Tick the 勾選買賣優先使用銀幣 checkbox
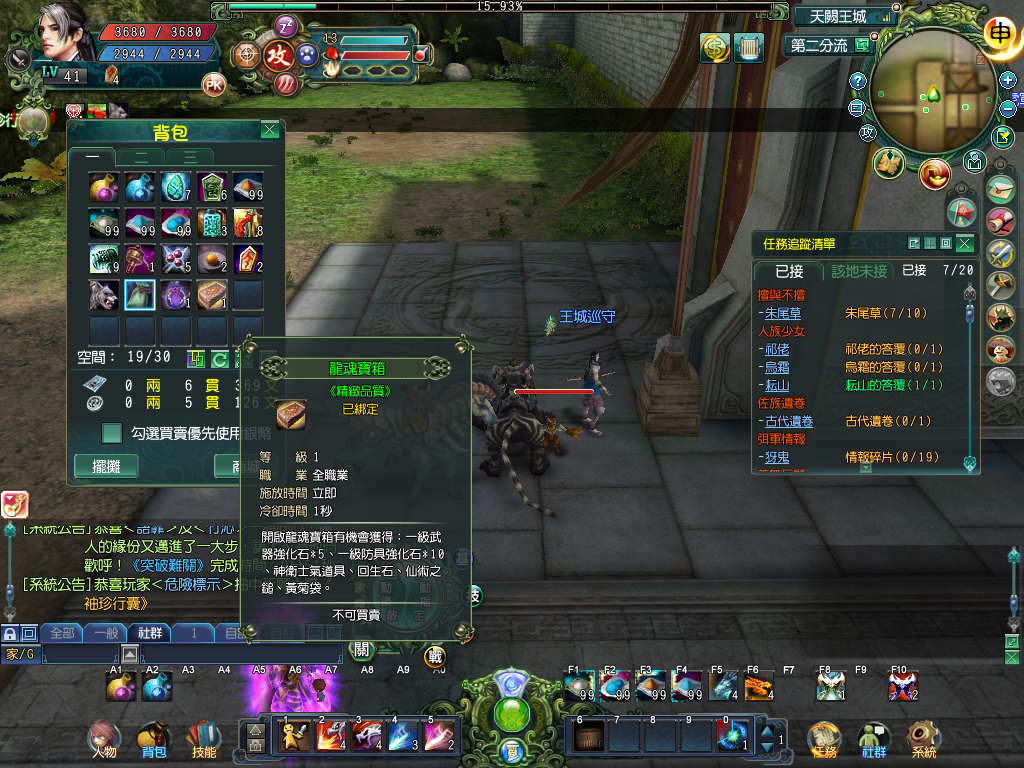Viewport: 1024px width, 768px height. click(113, 433)
